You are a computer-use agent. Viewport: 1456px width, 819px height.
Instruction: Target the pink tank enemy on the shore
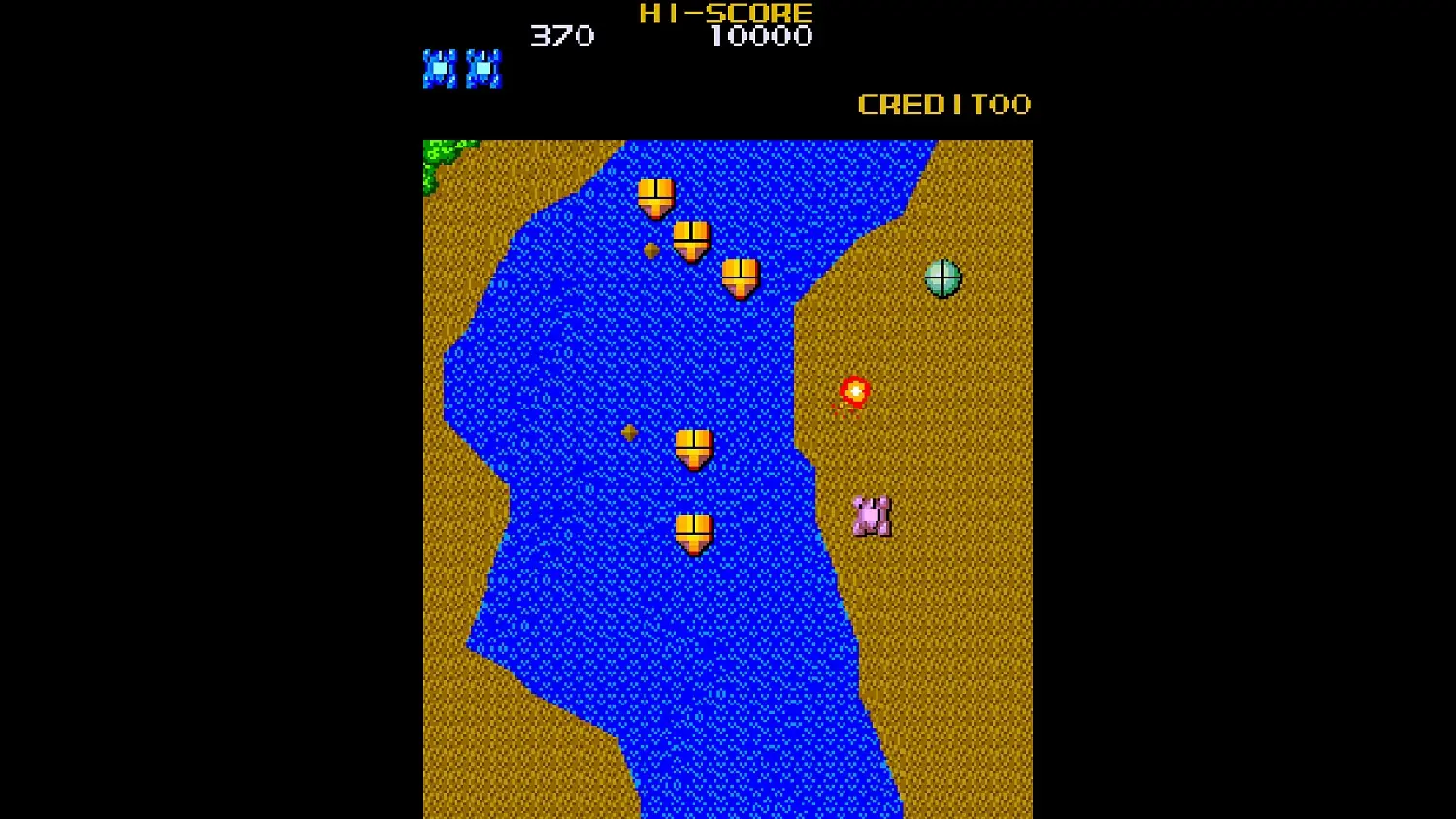[x=871, y=514]
